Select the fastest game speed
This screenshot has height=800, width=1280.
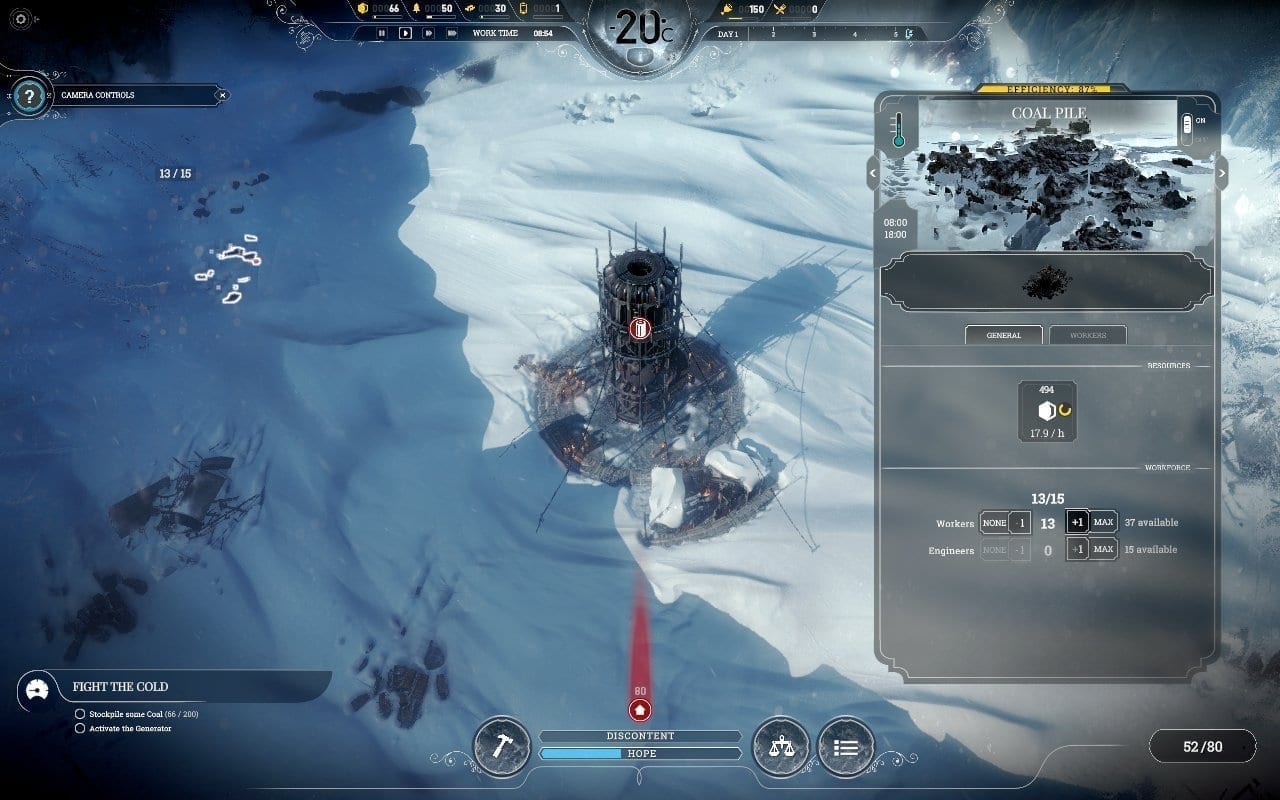453,33
